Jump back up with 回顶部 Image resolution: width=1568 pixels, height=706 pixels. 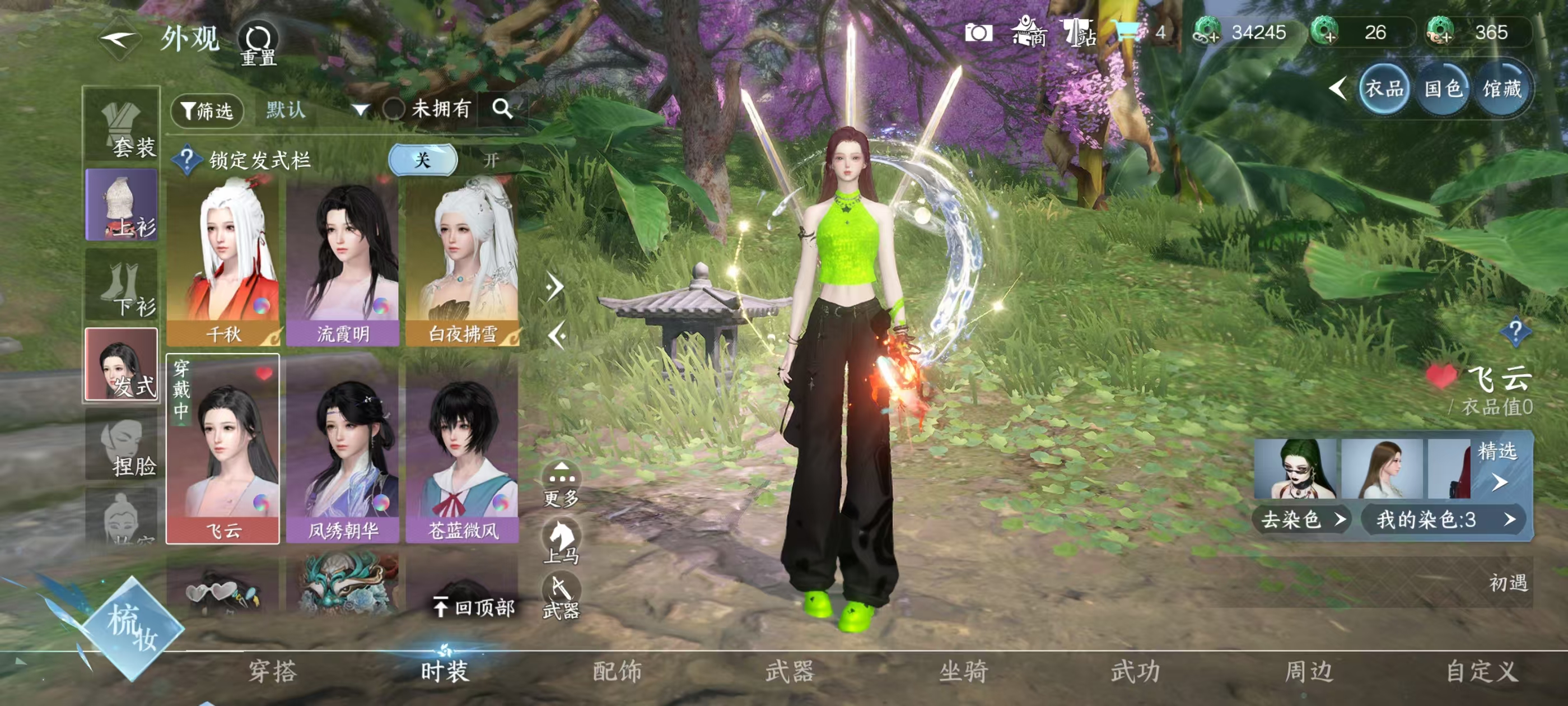click(475, 607)
